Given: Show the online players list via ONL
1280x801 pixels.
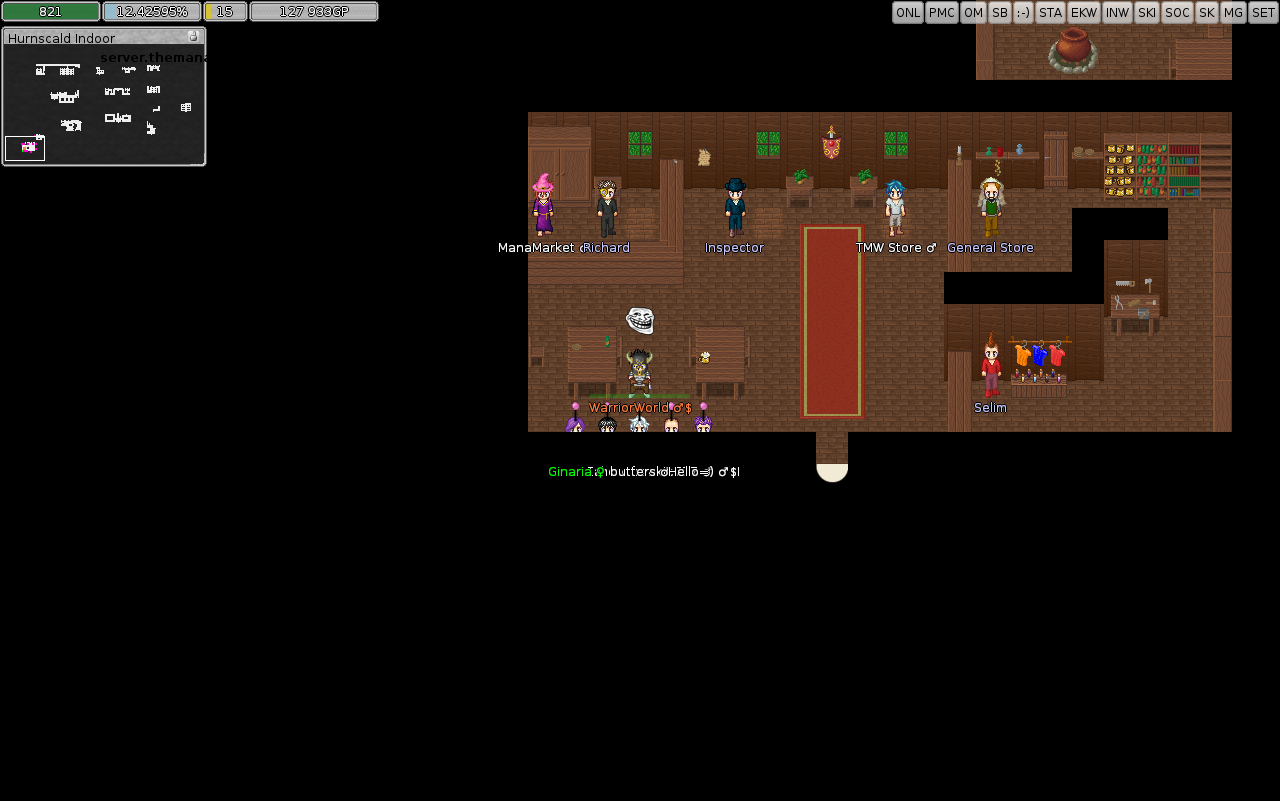Looking at the screenshot, I should pos(908,12).
